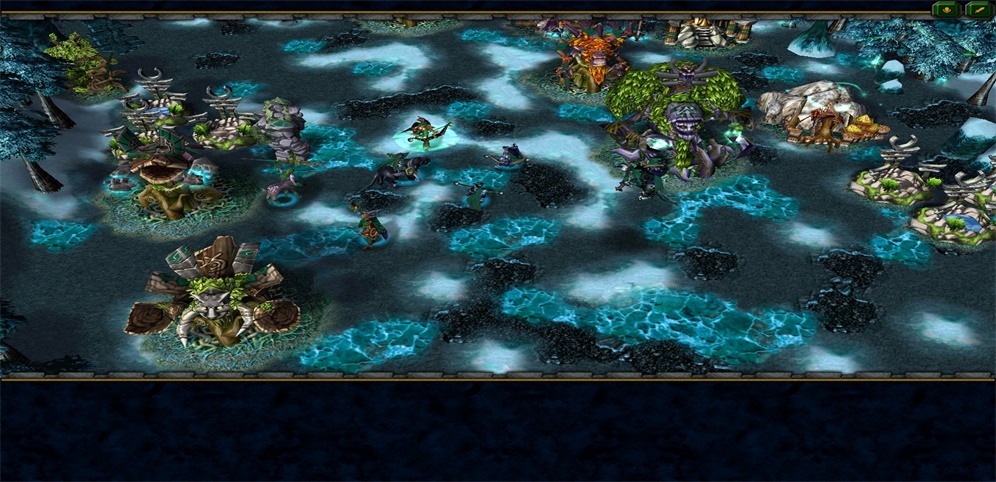Click the green button with gold blade icon
The image size is (996, 482).
pyautogui.click(x=978, y=10)
